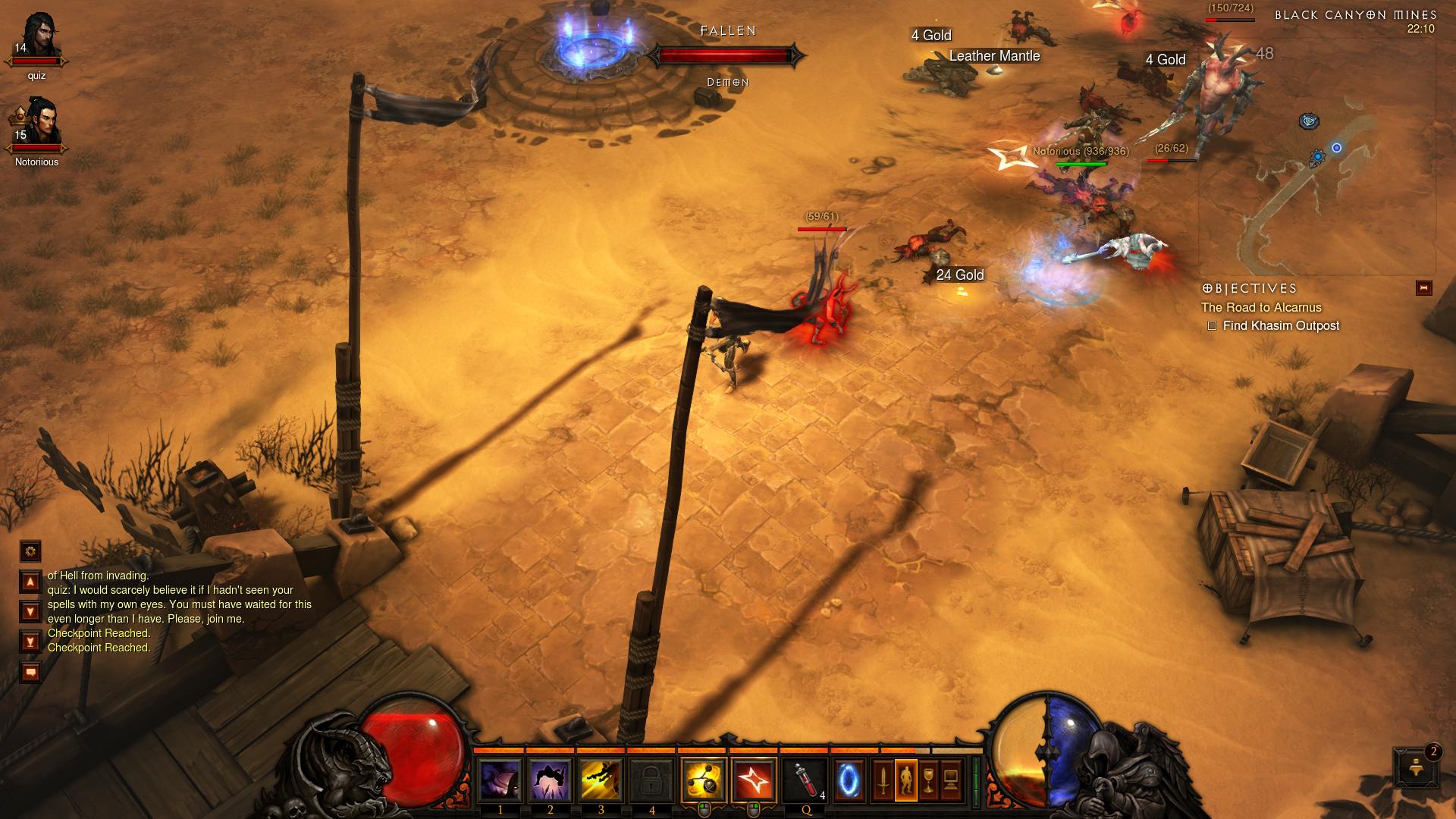Screen dimensions: 1456x819
Task: Open chat settings with the gear icon
Action: coord(30,552)
